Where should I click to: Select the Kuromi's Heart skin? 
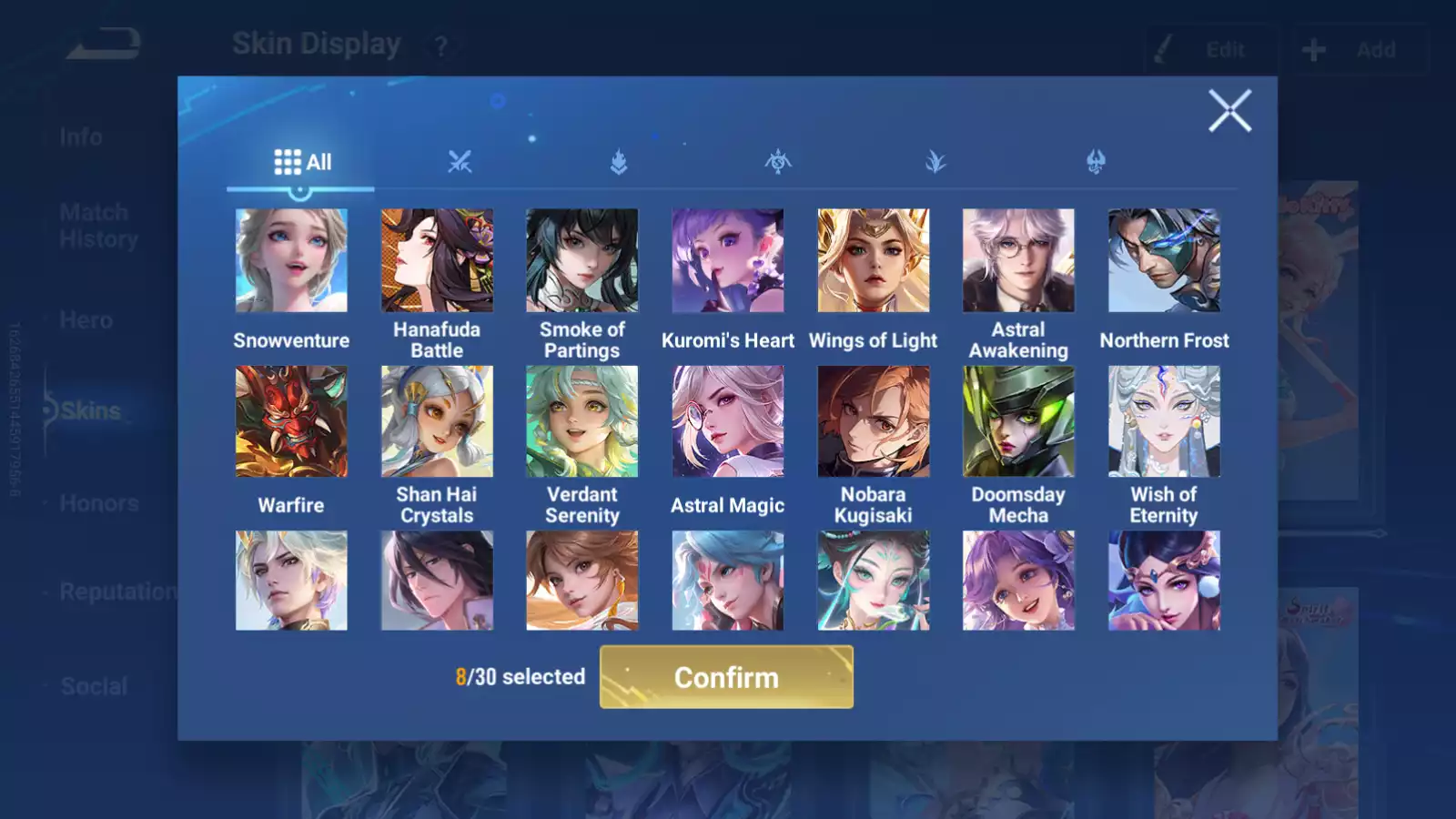(x=728, y=260)
